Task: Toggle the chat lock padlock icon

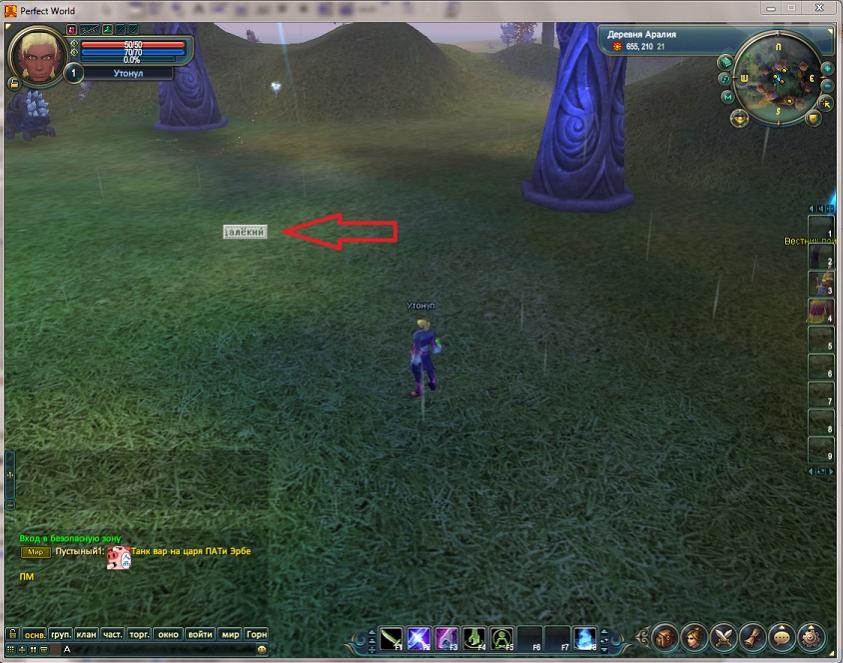Action: pos(11,634)
